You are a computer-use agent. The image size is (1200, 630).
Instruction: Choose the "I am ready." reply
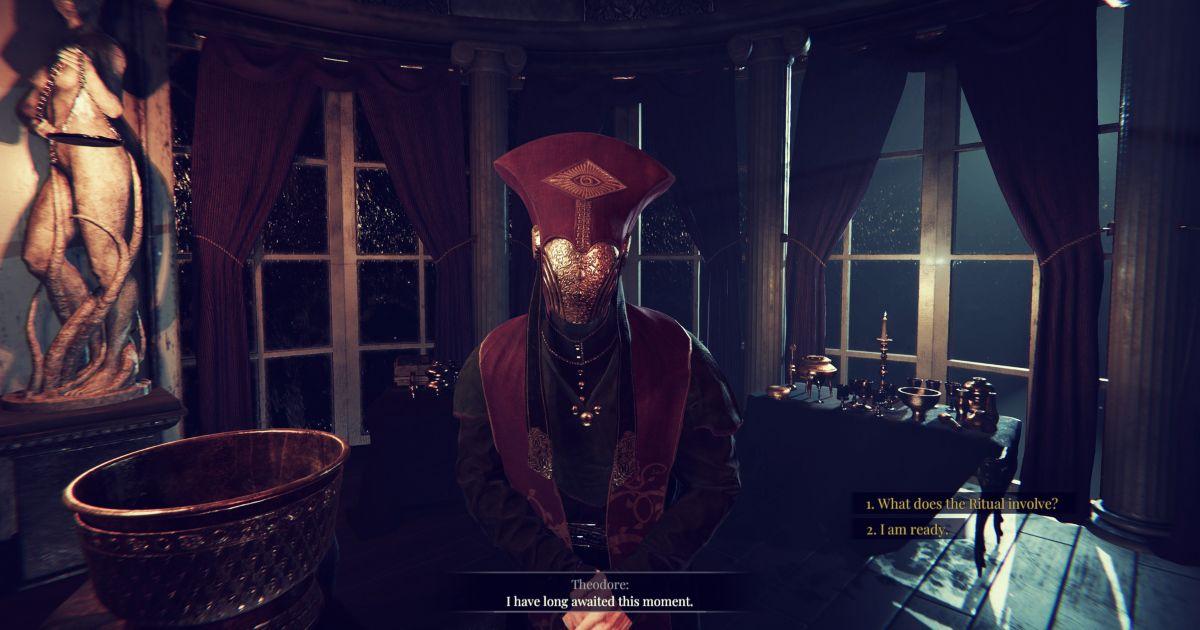coord(906,530)
